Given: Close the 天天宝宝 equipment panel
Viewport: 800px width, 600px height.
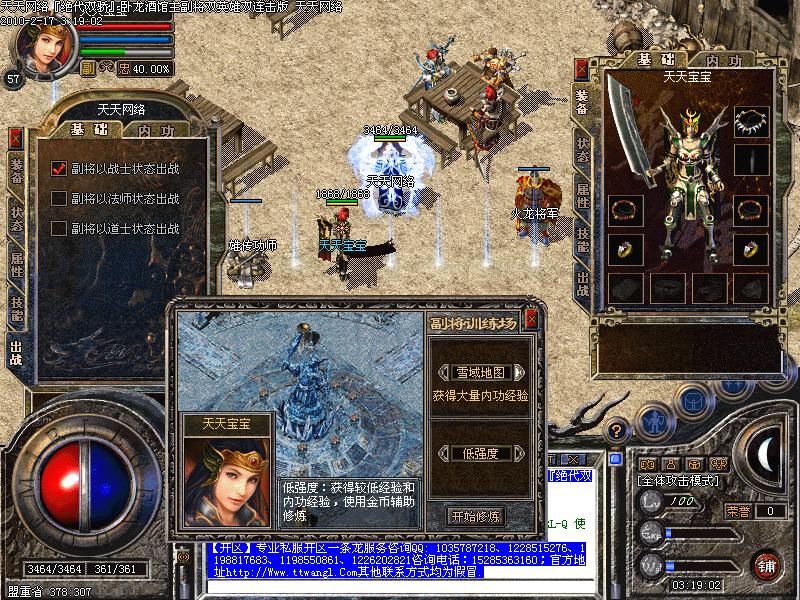Looking at the screenshot, I should [581, 69].
